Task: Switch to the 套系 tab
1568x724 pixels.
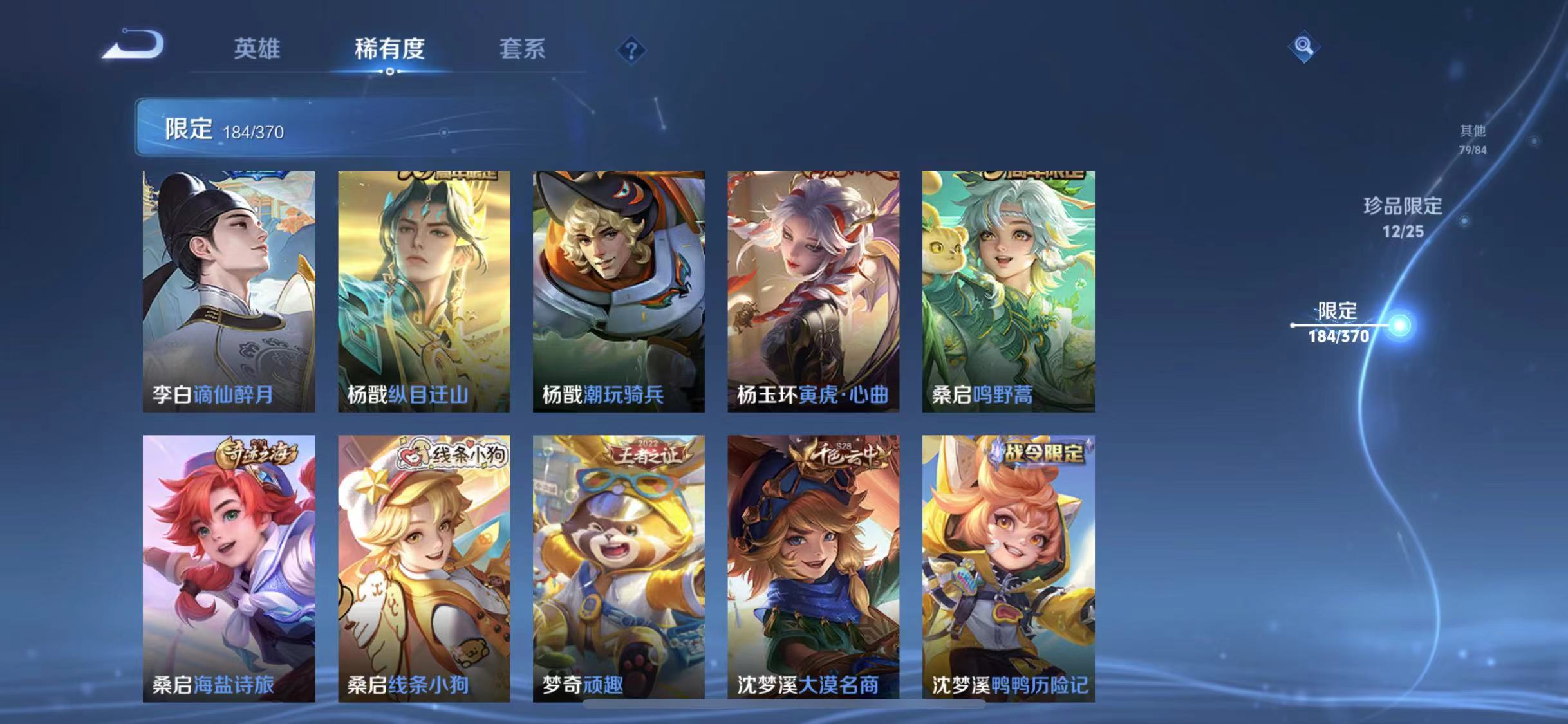Action: click(523, 50)
